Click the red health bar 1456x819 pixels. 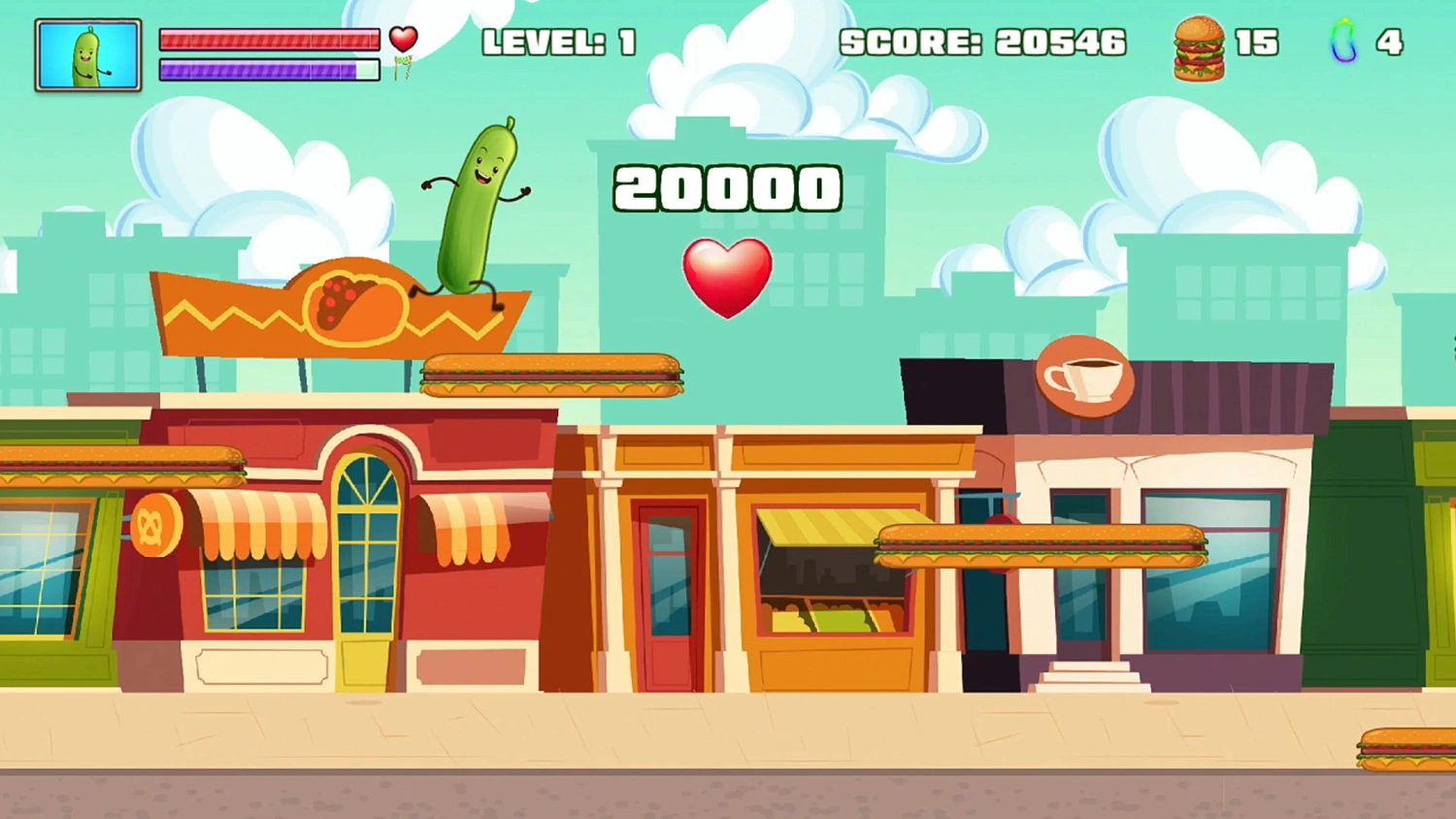coord(270,40)
